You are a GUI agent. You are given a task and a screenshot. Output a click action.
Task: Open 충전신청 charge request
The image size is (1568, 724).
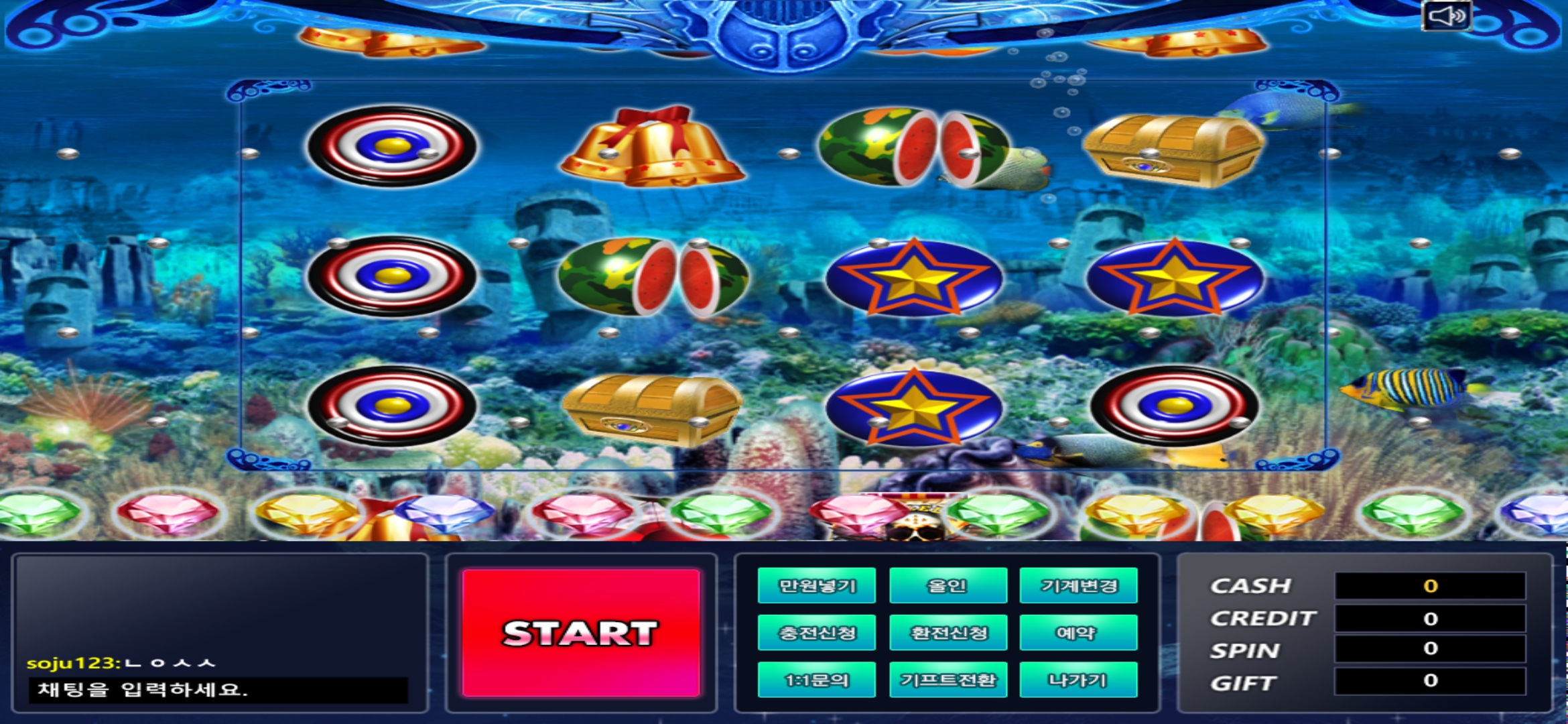(816, 631)
